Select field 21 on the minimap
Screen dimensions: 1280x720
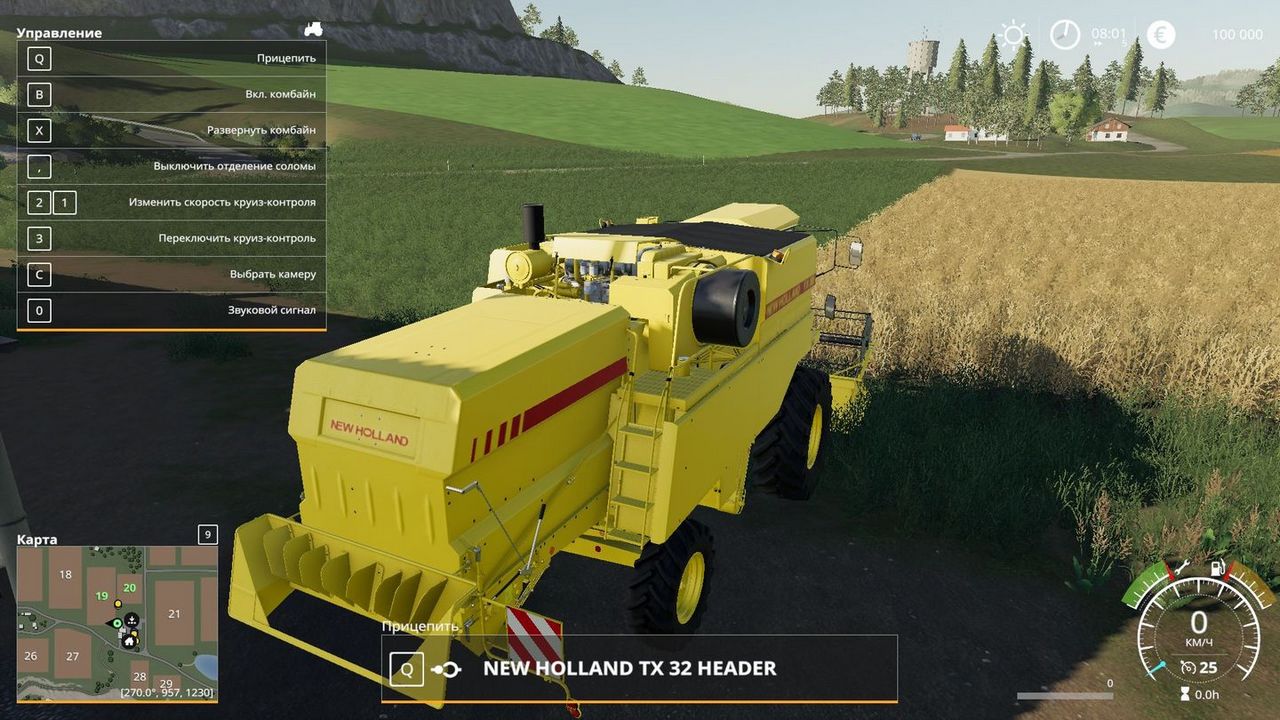click(174, 613)
